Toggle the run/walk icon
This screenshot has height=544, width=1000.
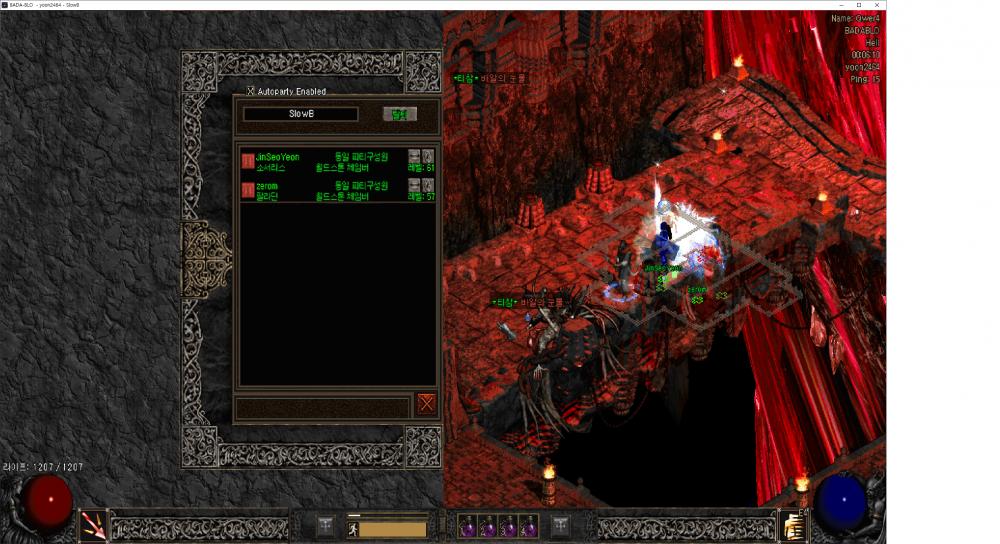353,528
